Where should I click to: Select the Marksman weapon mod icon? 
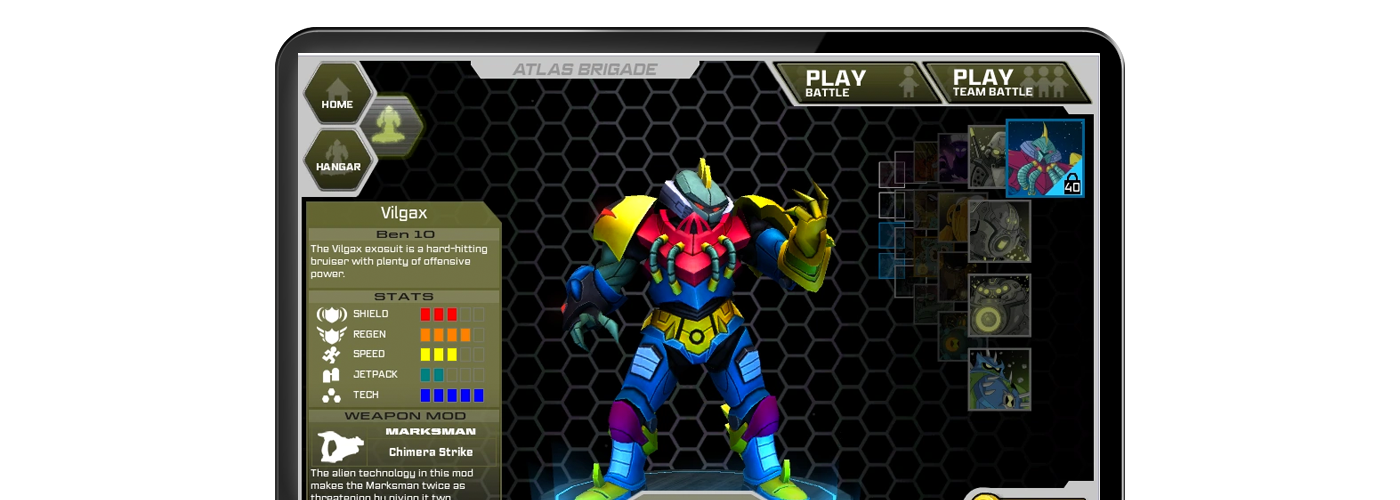point(341,446)
